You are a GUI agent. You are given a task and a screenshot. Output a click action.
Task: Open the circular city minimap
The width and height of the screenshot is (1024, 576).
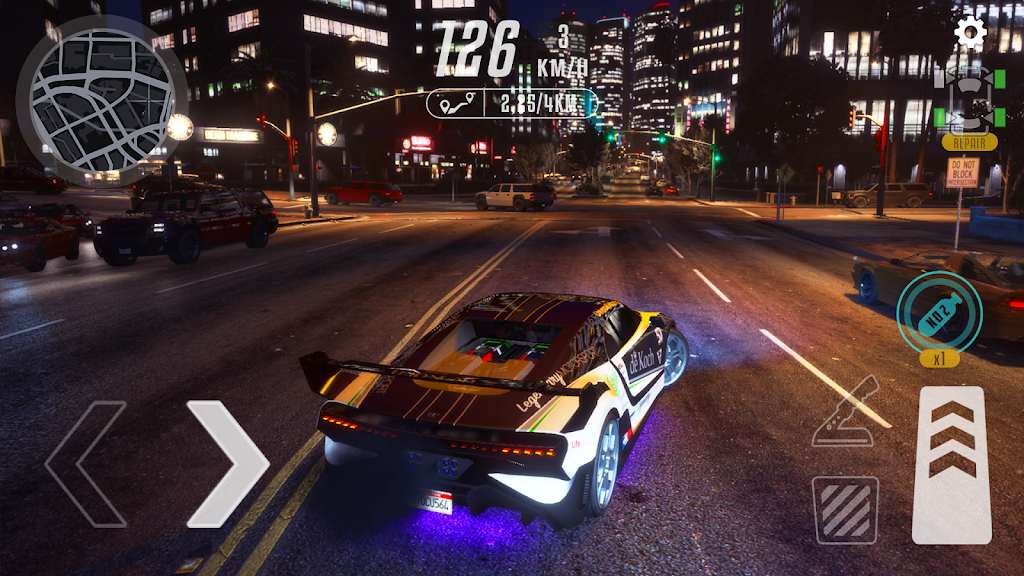coord(102,100)
